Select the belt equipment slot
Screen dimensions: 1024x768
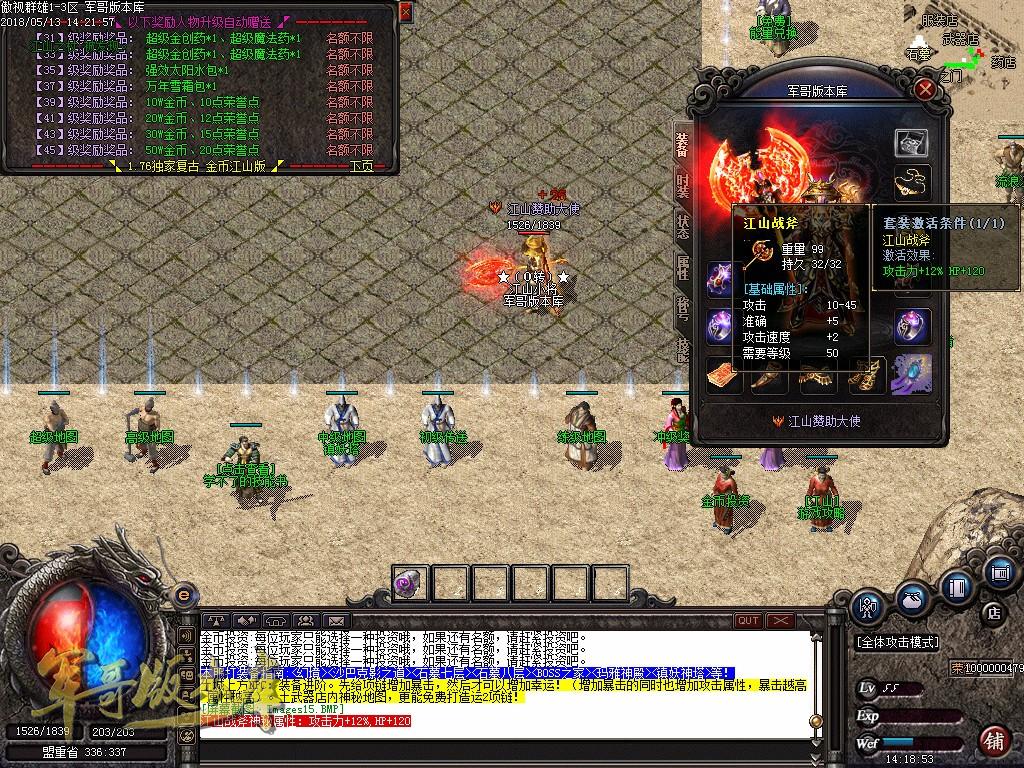click(x=816, y=376)
